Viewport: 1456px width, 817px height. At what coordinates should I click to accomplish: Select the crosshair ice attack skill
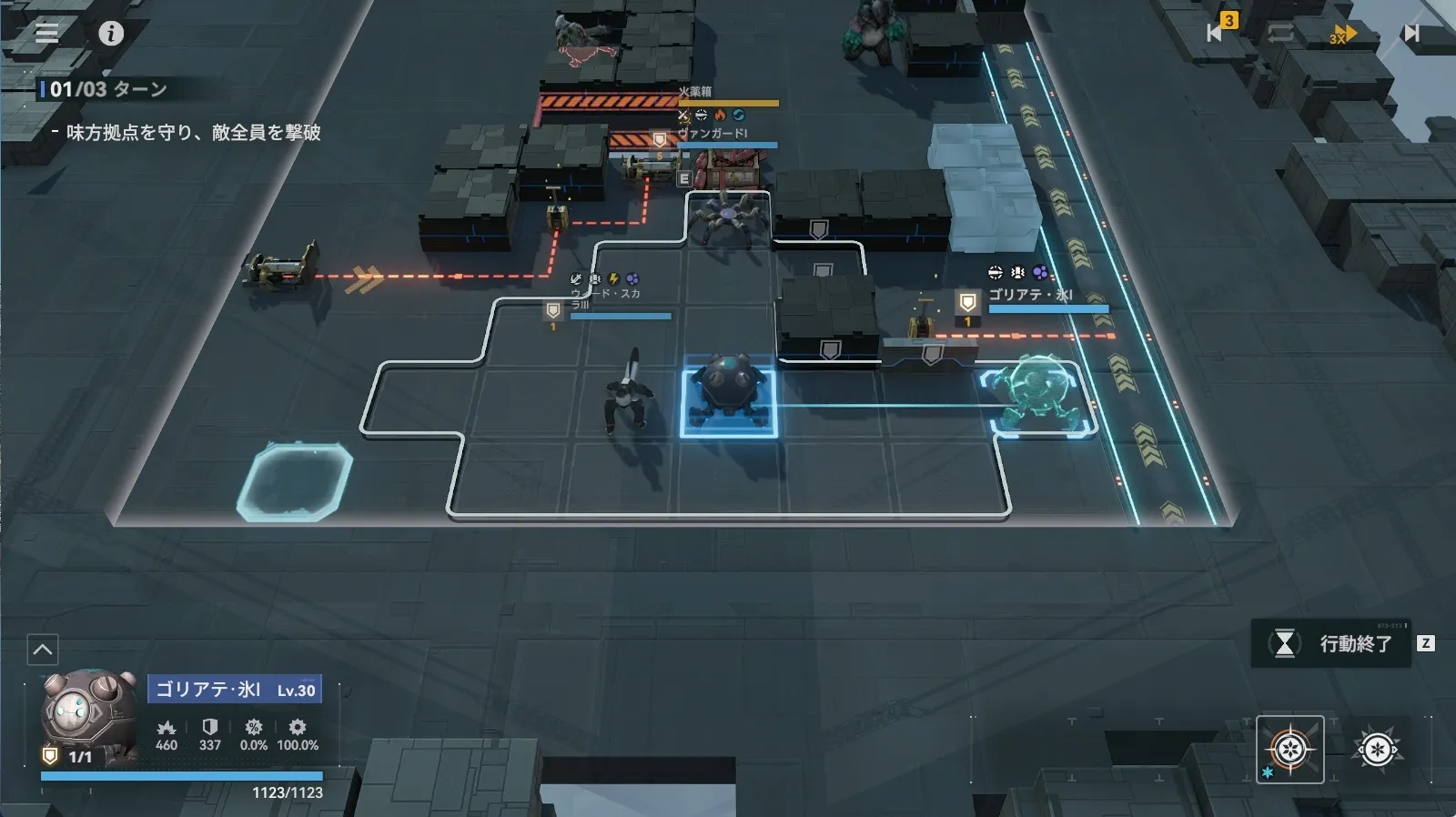(x=1289, y=750)
